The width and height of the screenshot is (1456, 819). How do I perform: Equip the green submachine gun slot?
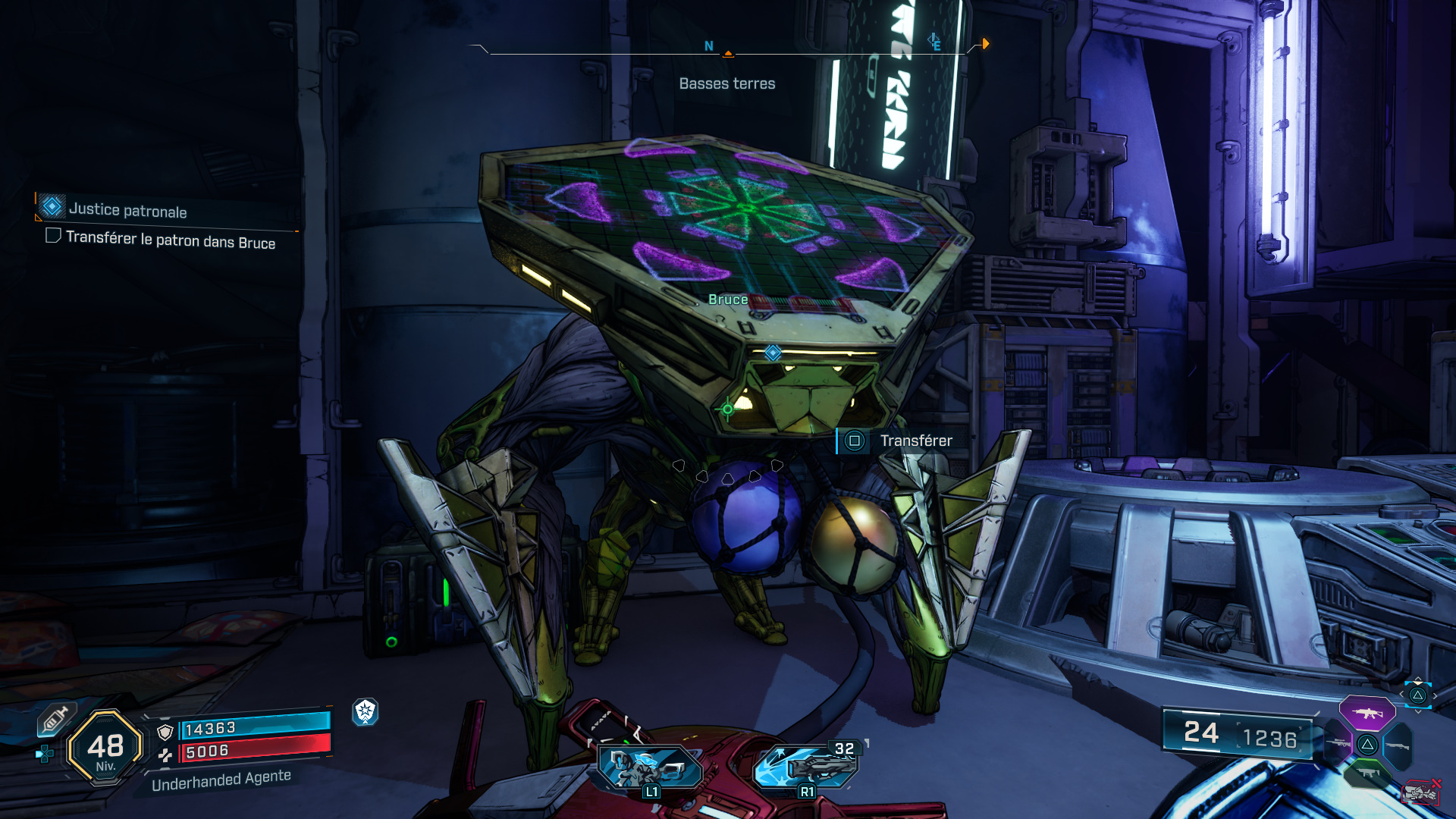1367,773
